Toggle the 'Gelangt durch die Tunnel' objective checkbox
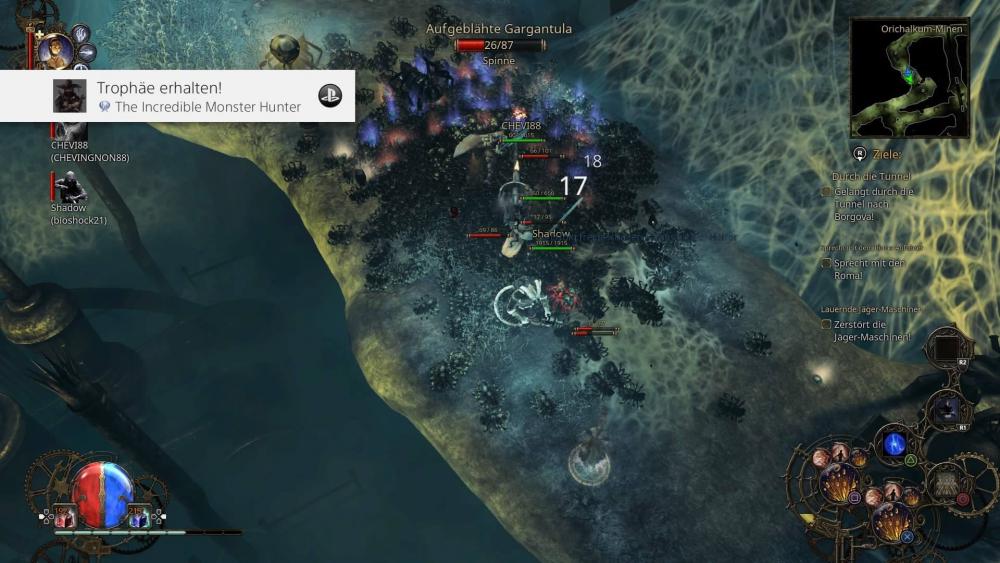 point(826,191)
